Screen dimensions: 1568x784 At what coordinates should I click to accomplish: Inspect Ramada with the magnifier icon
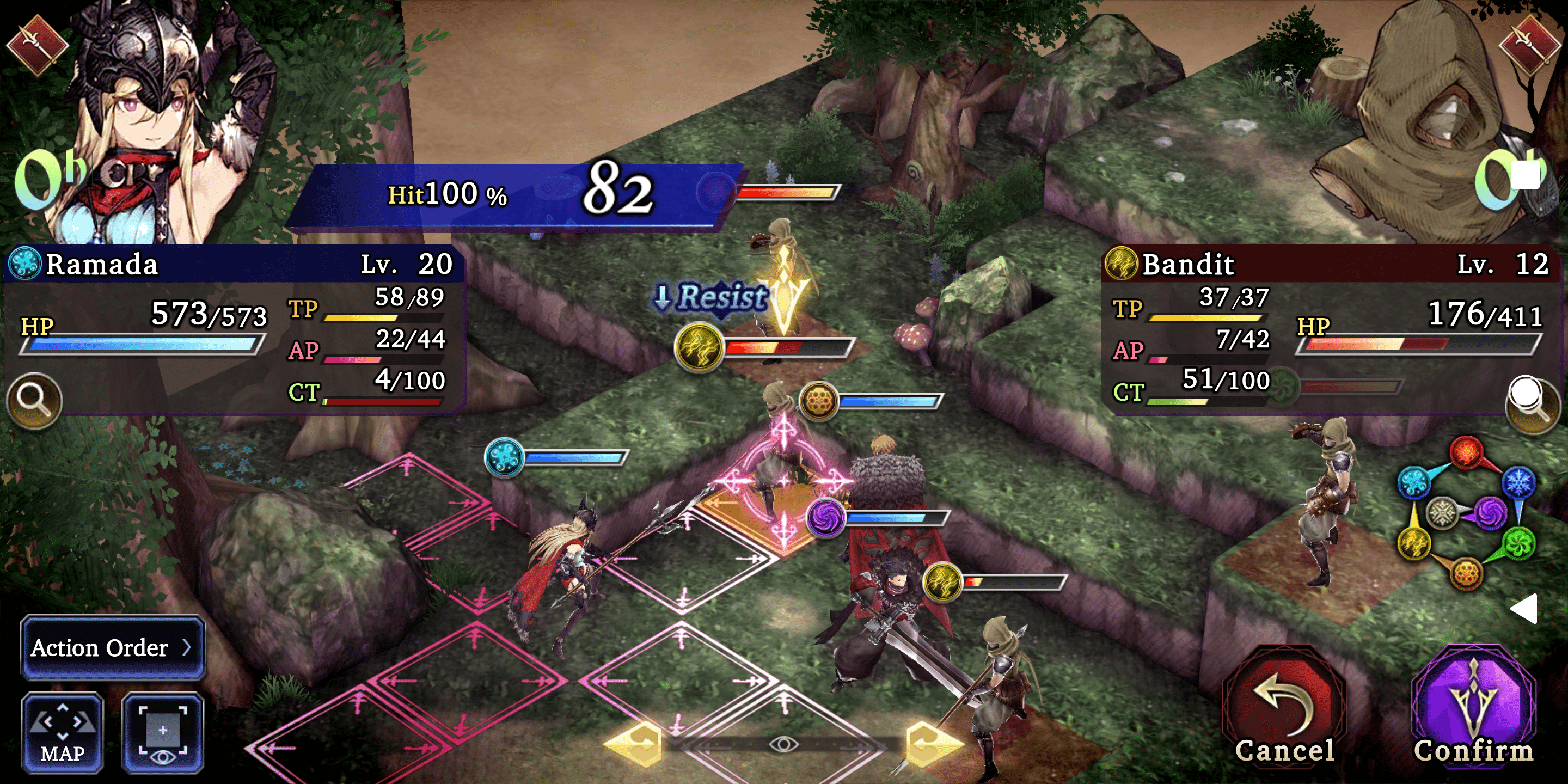[34, 400]
